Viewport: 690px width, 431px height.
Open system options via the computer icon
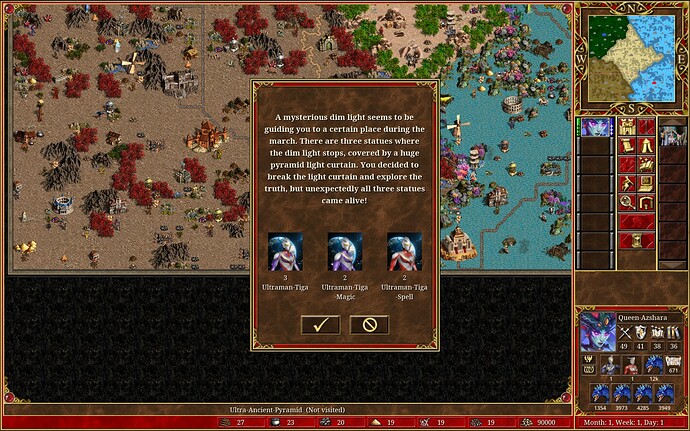click(647, 184)
